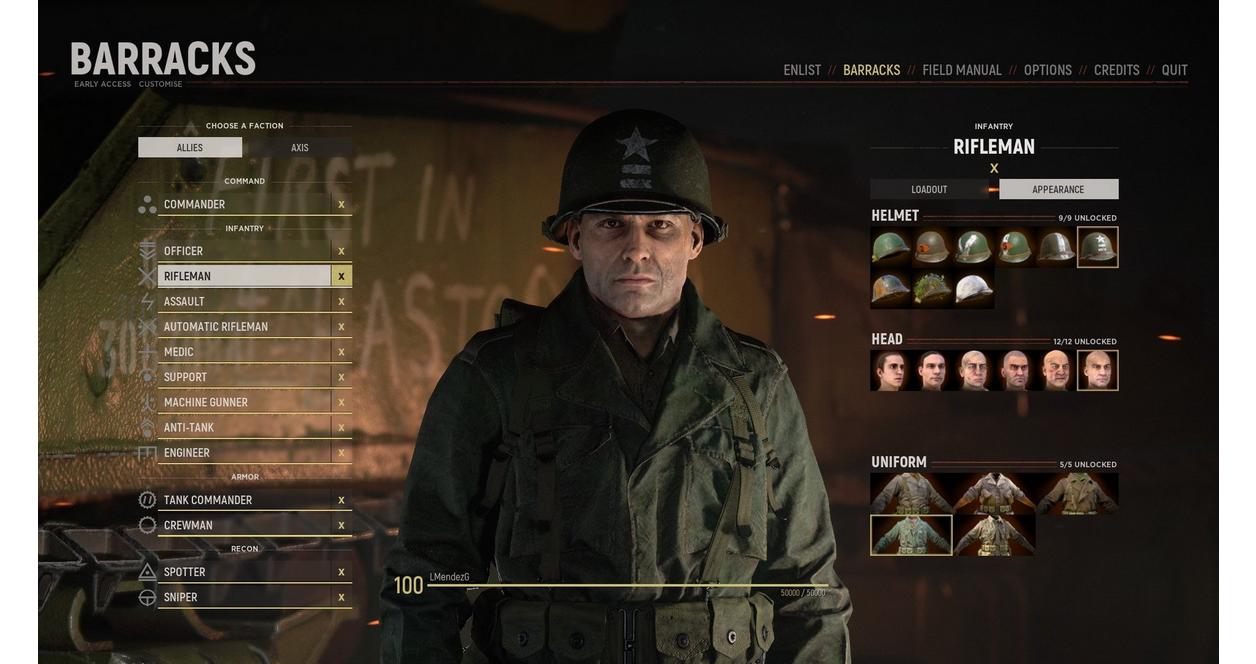Screen dimensions: 1256x664
Task: Open the Options screen
Action: [1047, 70]
